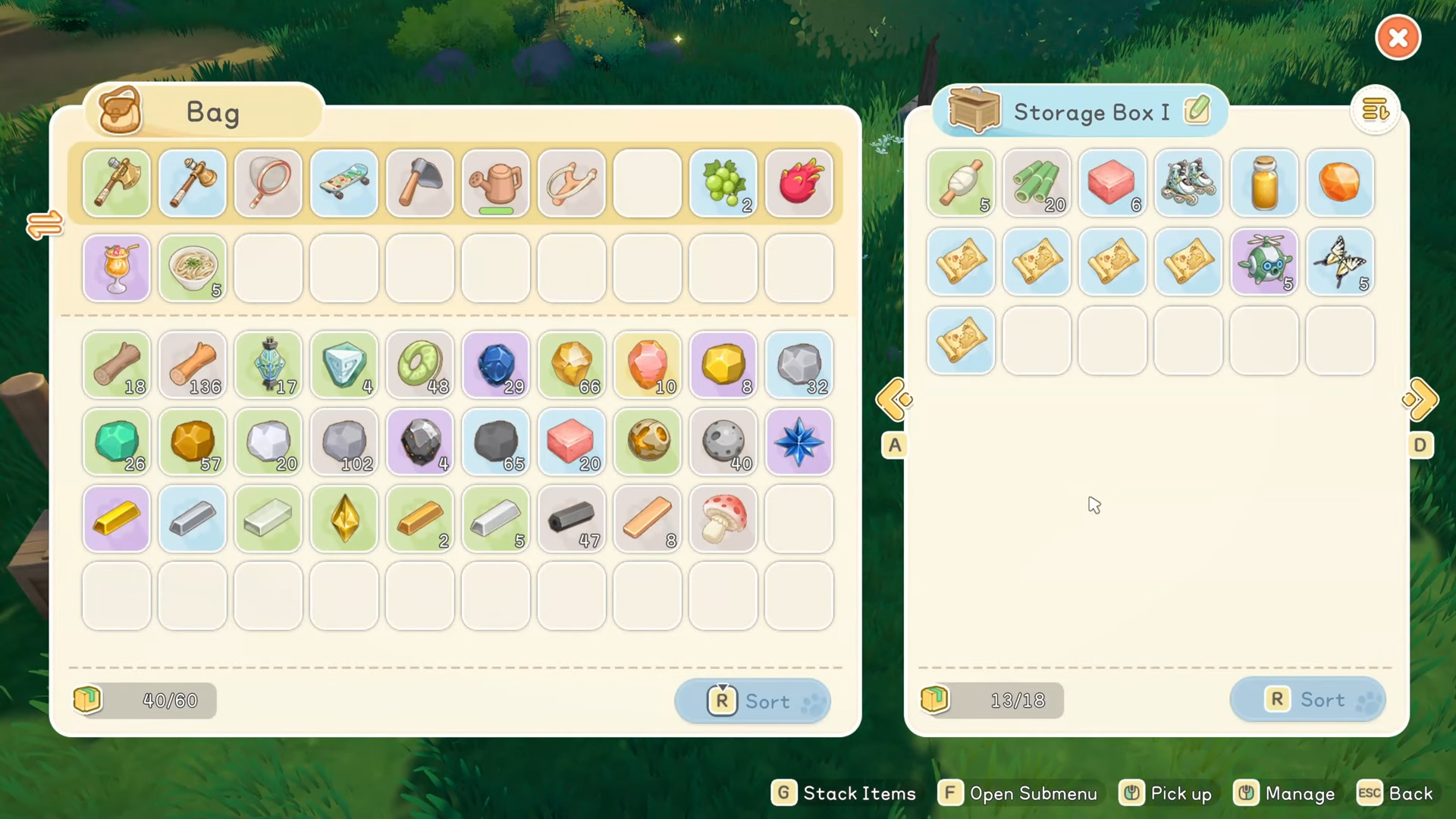
Task: Select the noodle bowl stack
Action: coord(193,268)
